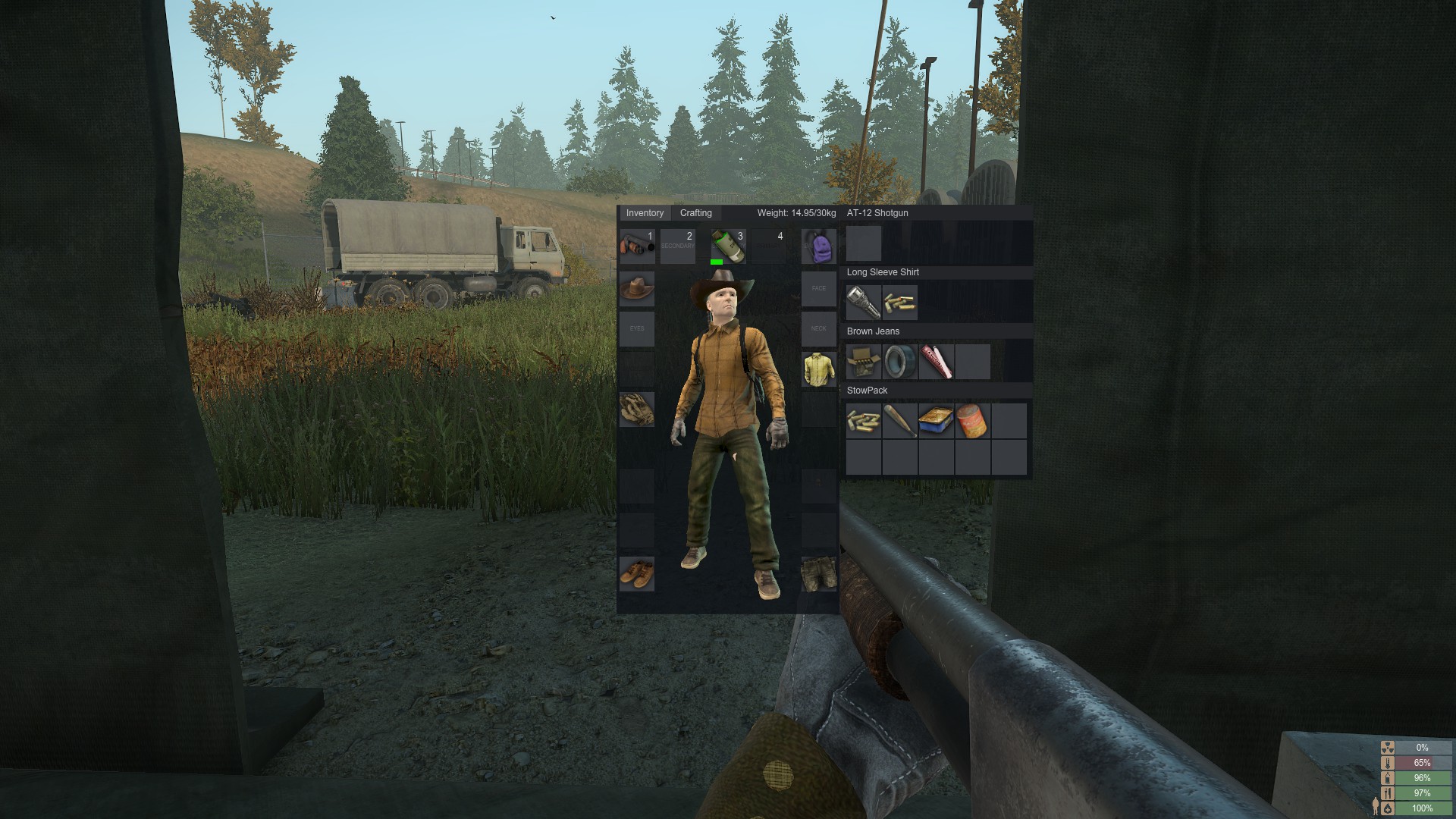This screenshot has width=1456, height=819.
Task: Select the grenade in slot 3
Action: point(728,246)
